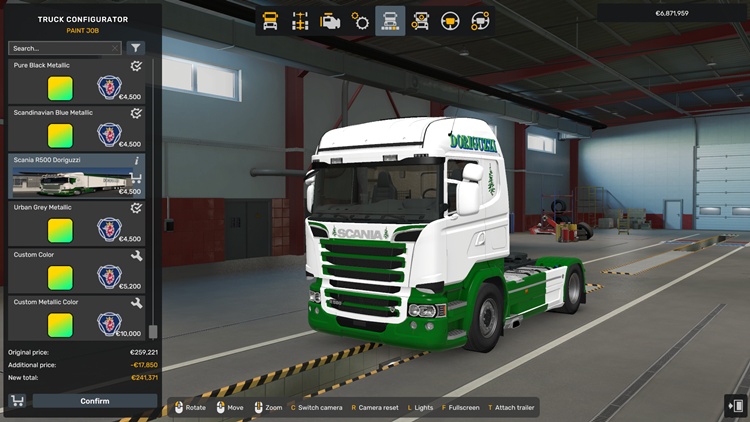Open the shopping cart next to Confirm
The height and width of the screenshot is (422, 750).
(x=17, y=401)
